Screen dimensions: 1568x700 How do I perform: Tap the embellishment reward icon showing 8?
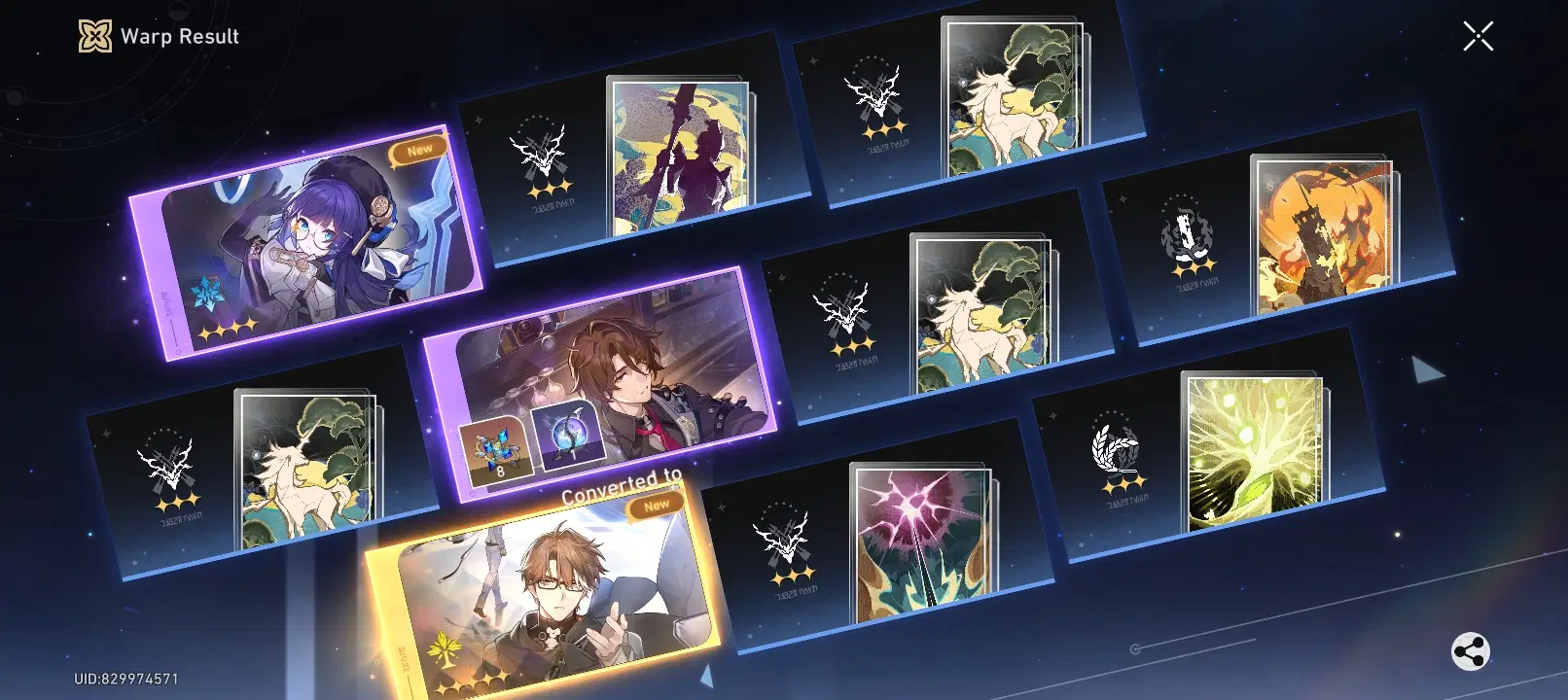(x=497, y=447)
